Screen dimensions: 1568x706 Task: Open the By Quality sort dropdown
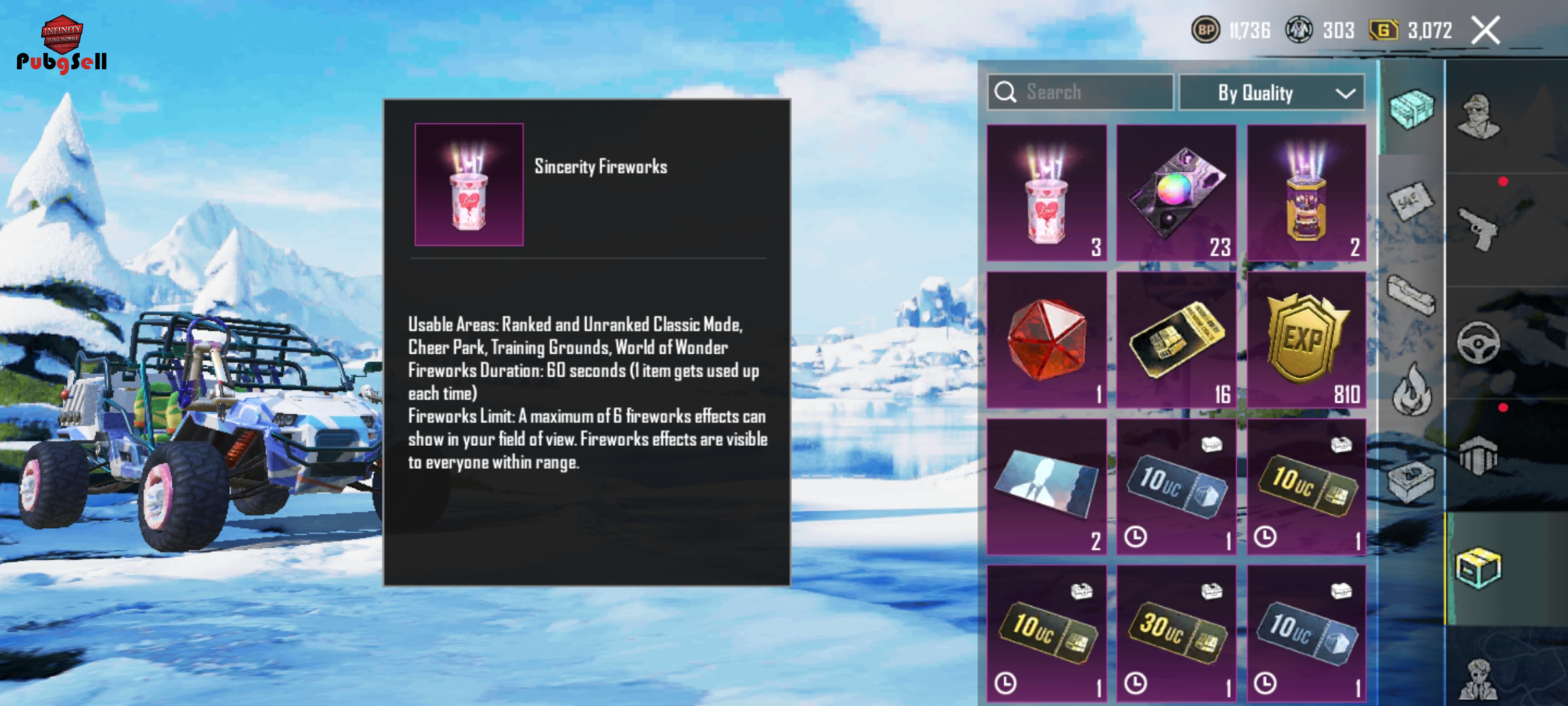1271,93
